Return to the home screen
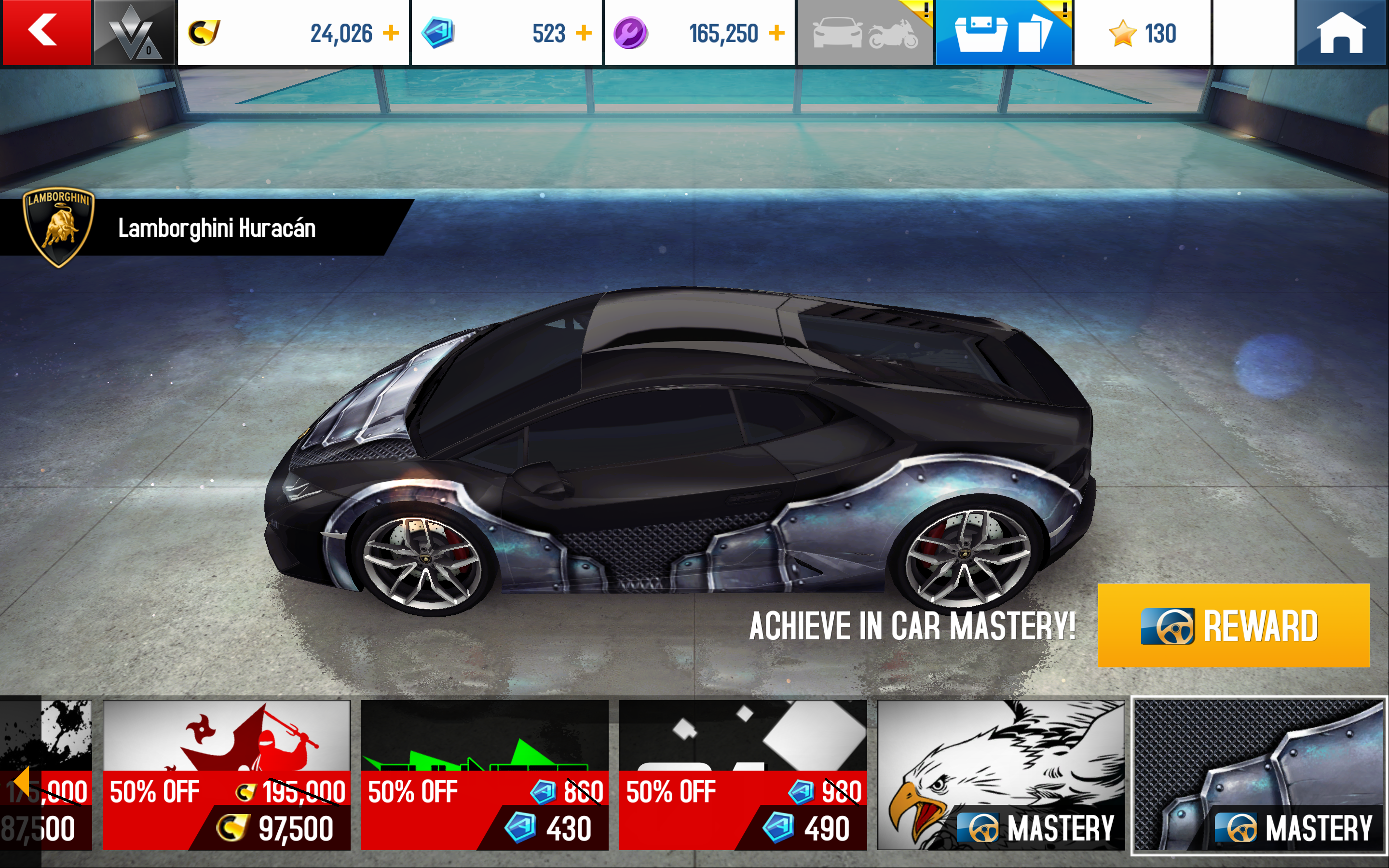This screenshot has height=868, width=1389. point(1341,33)
